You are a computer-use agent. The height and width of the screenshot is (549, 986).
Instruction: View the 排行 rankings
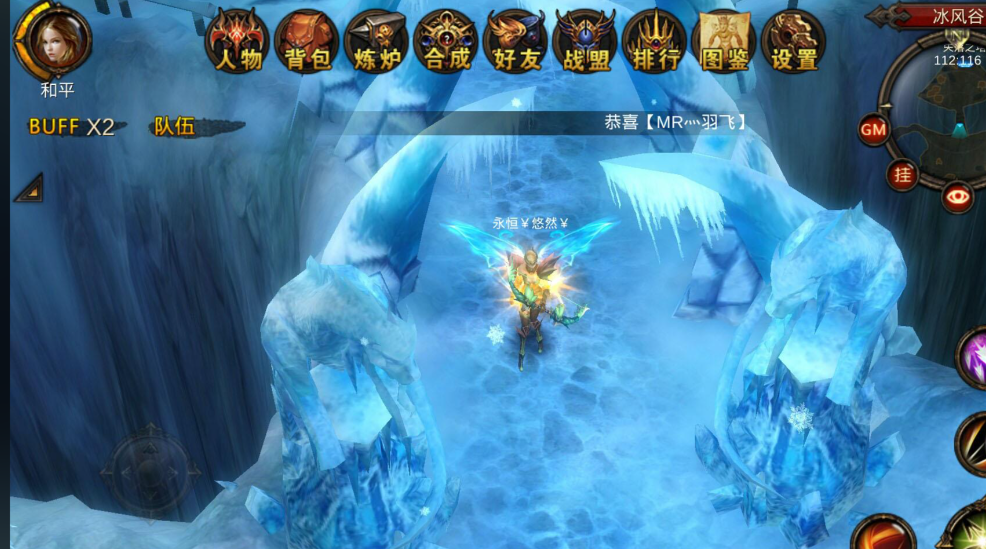click(x=656, y=42)
